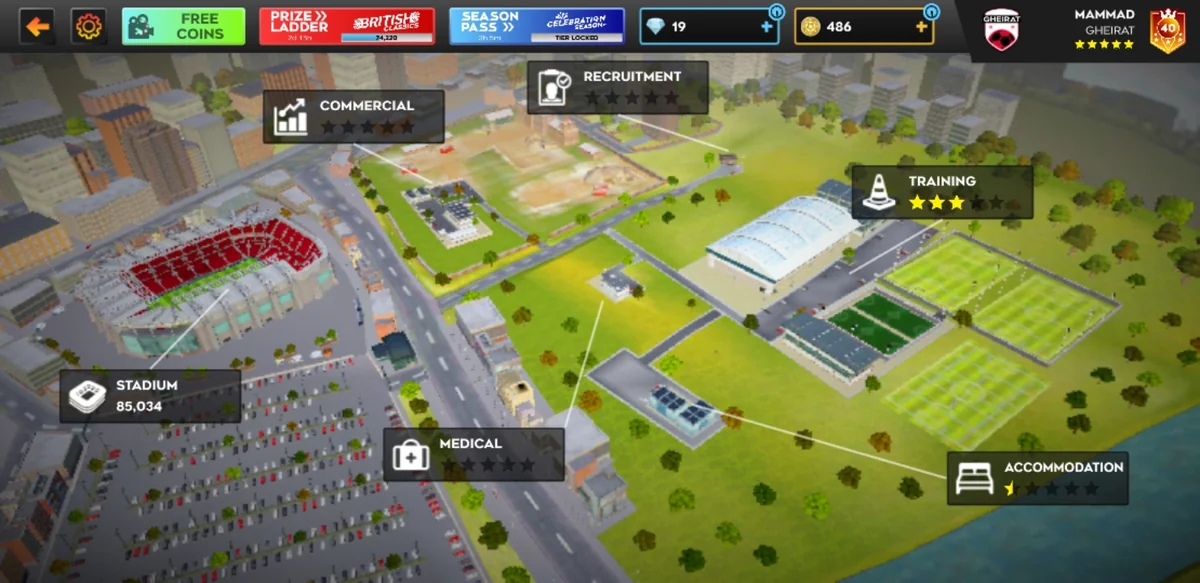Add more diamonds with the plus button
Viewport: 1200px width, 583px height.
pyautogui.click(x=767, y=27)
